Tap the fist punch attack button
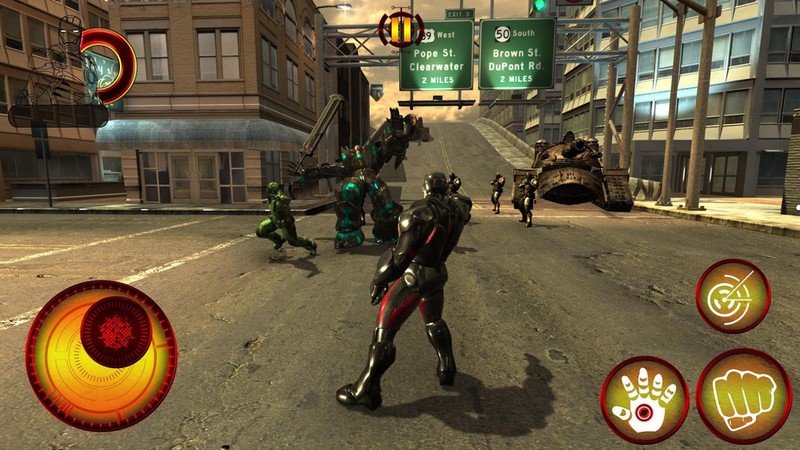 coord(743,395)
